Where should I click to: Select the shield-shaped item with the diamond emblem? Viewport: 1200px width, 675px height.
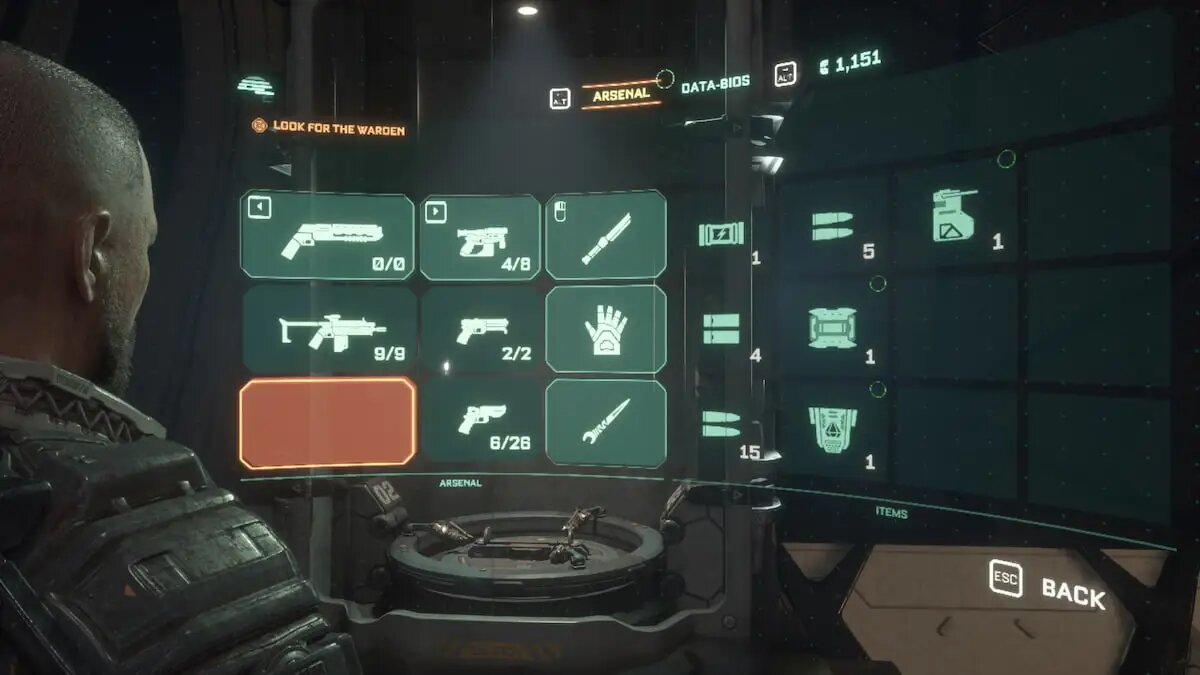(833, 428)
